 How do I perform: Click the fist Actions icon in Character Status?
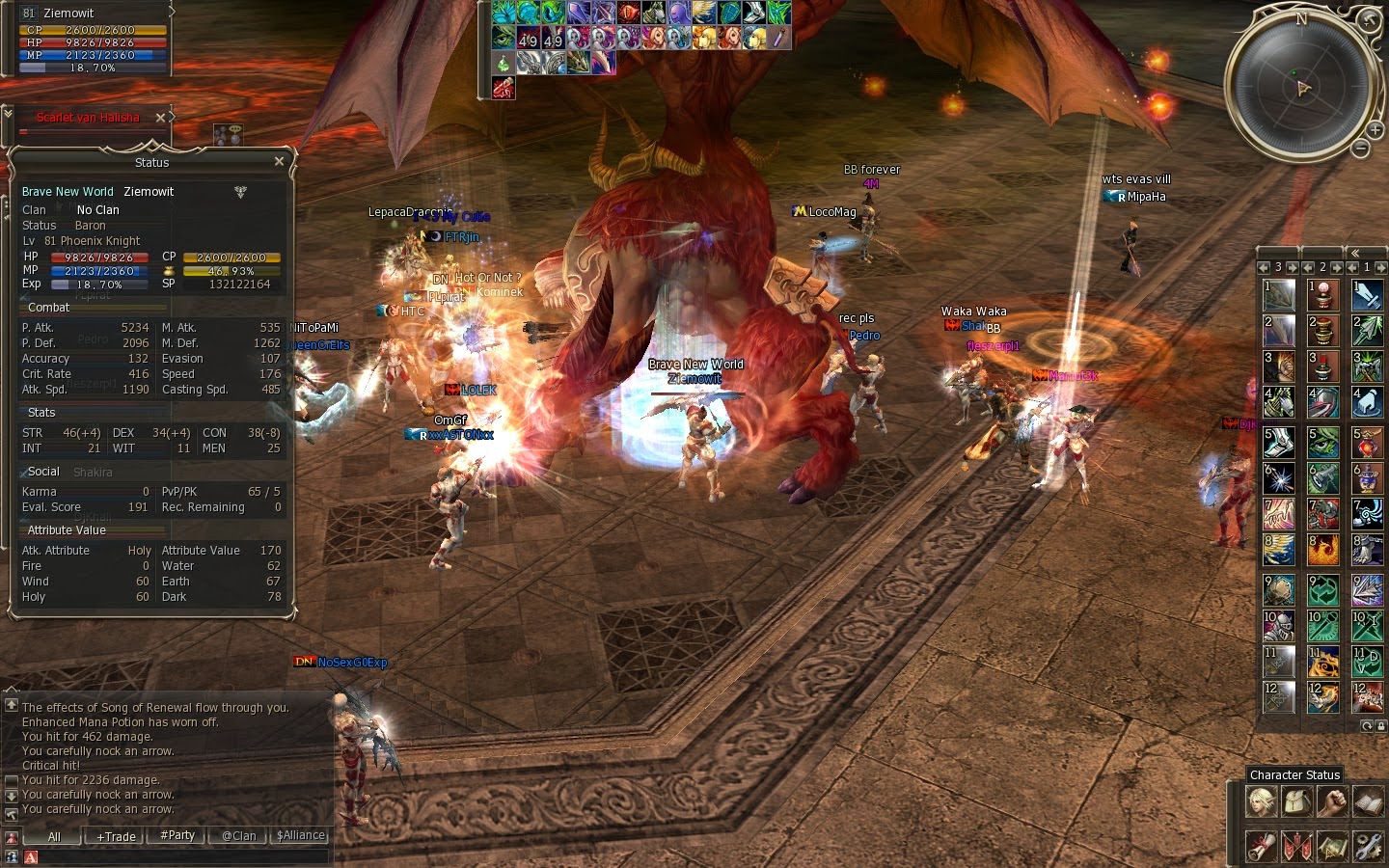pyautogui.click(x=1332, y=800)
